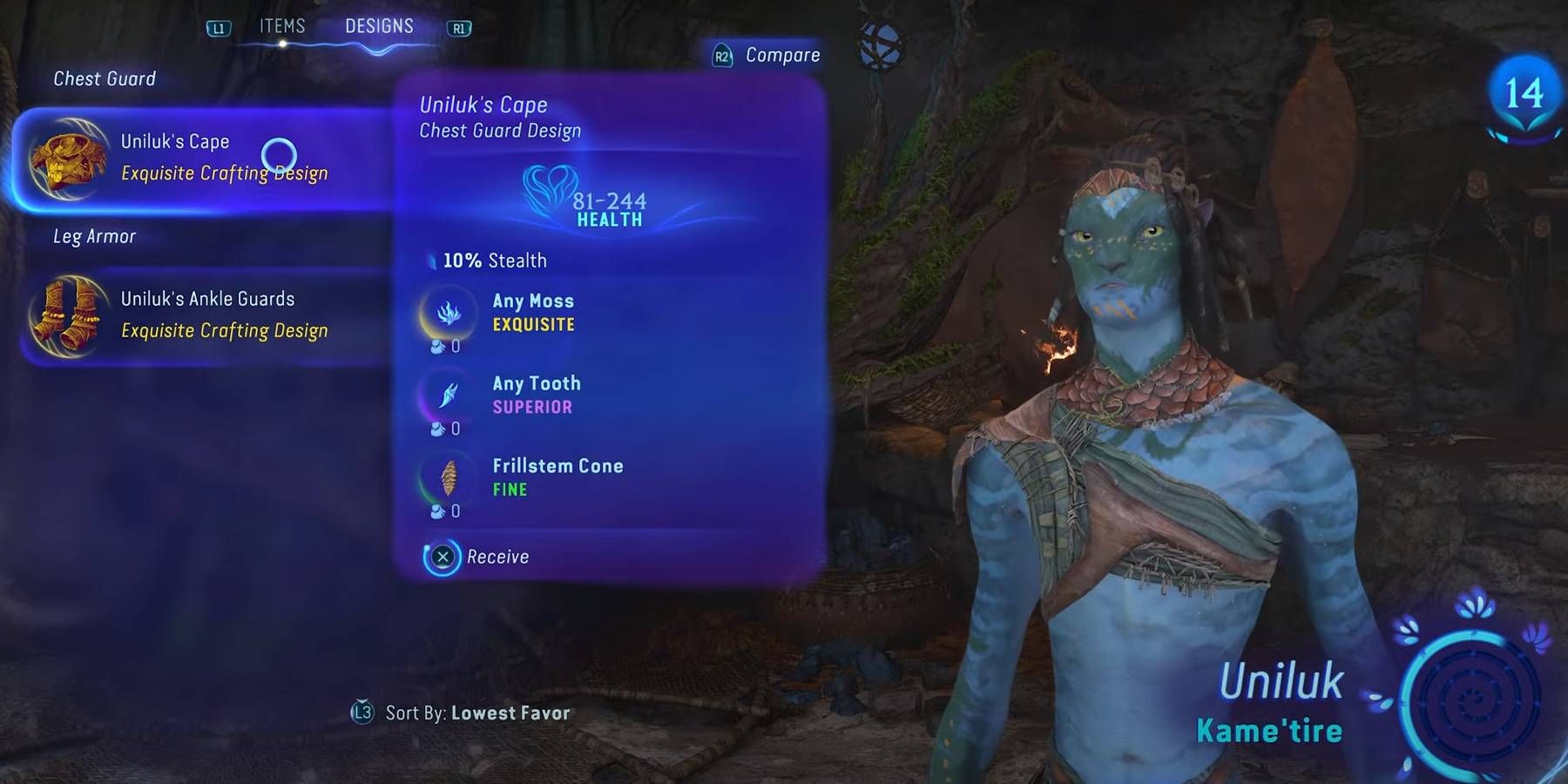The image size is (1568, 784).
Task: Inspect the Any Tooth ingredient icon
Action: coord(449,395)
